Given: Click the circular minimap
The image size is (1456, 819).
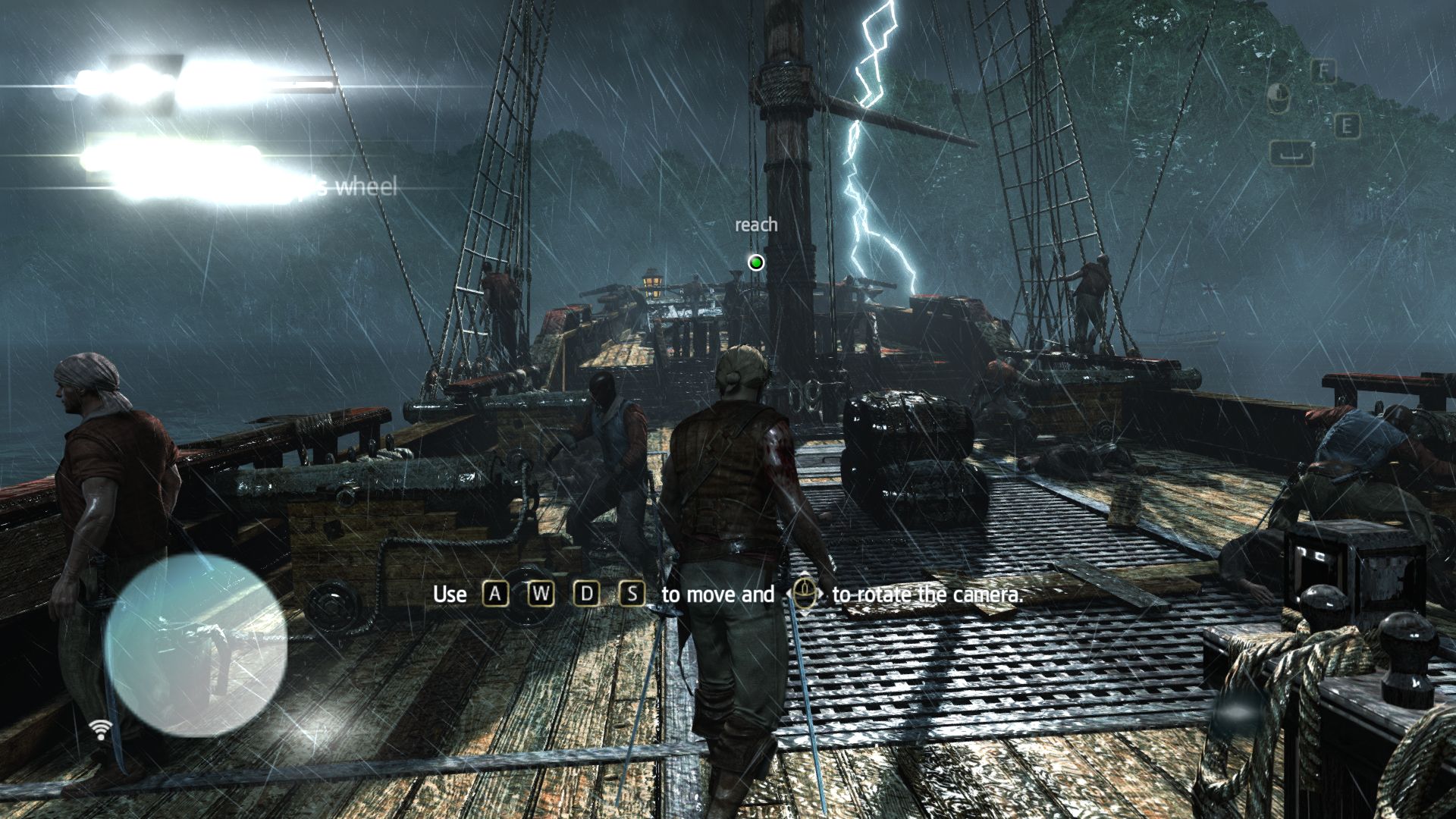Looking at the screenshot, I should point(196,645).
